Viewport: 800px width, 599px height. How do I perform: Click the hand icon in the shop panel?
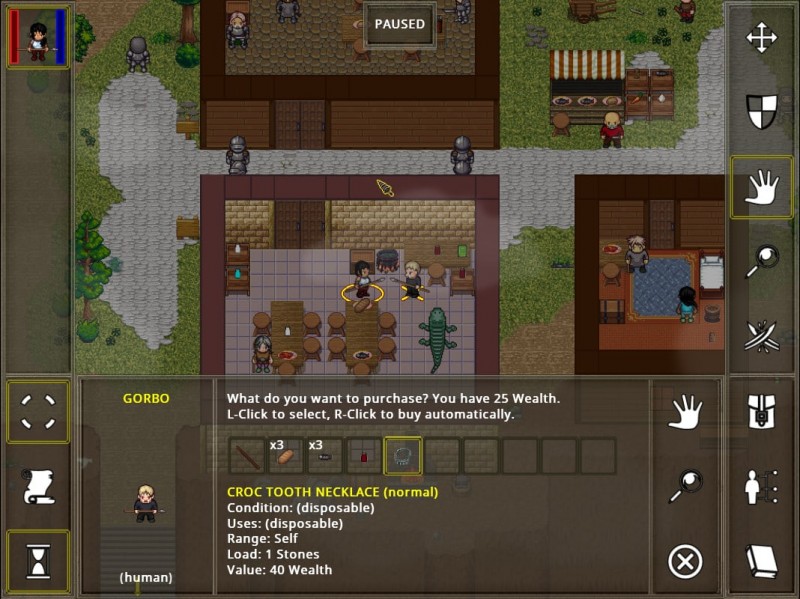tap(685, 411)
